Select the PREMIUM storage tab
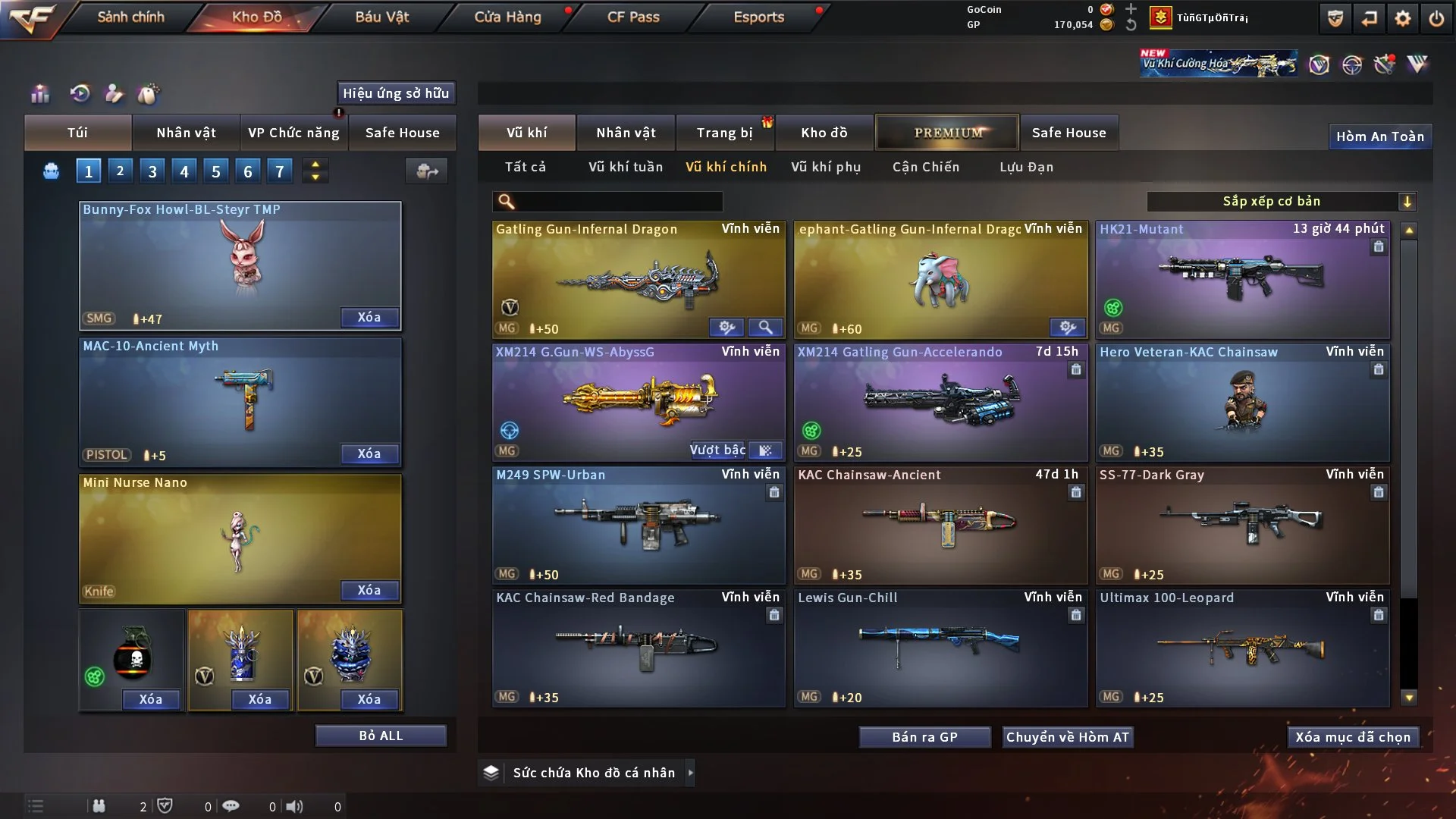 [x=947, y=133]
